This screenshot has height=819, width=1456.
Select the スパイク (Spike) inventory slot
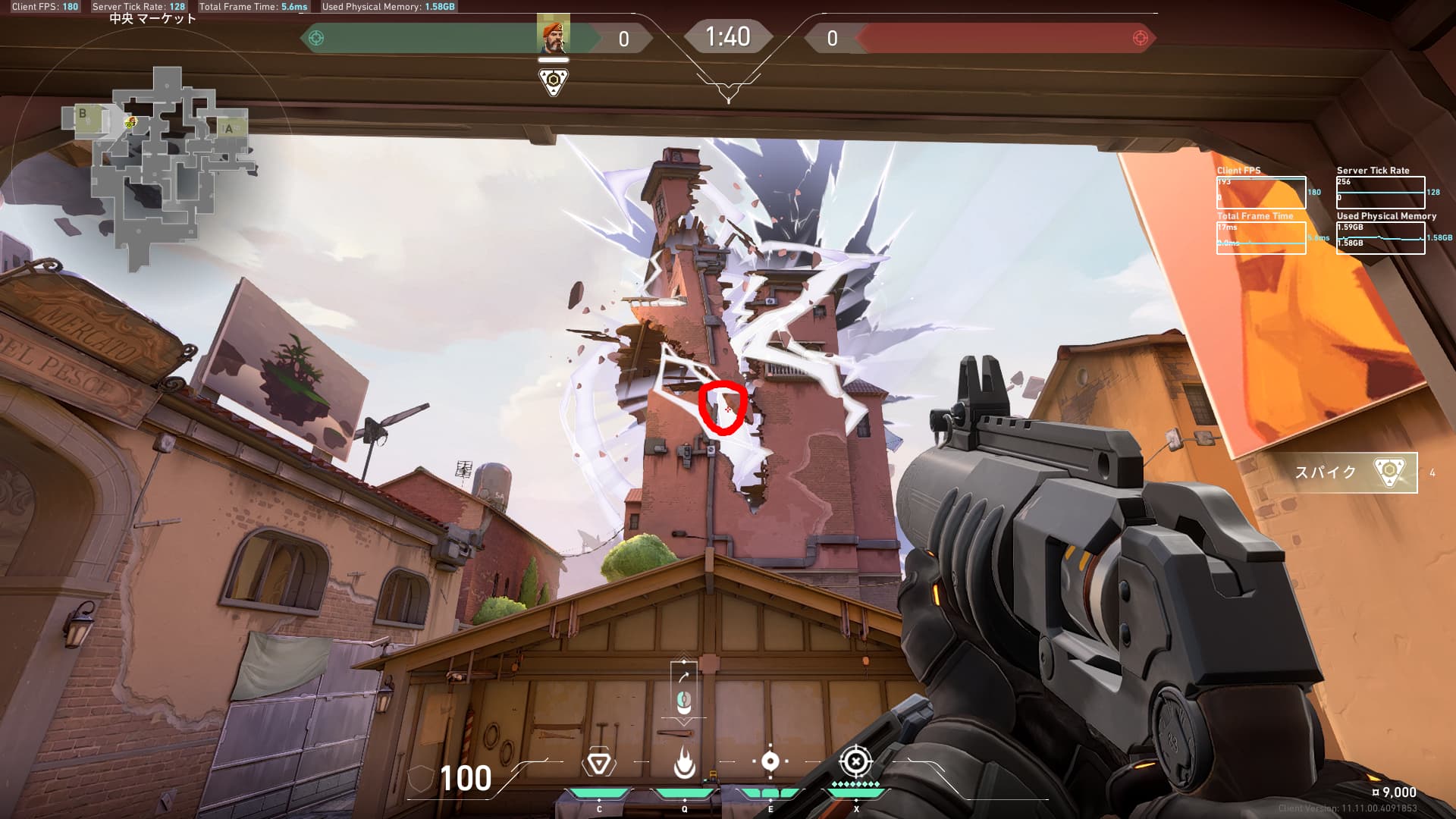coord(1354,472)
